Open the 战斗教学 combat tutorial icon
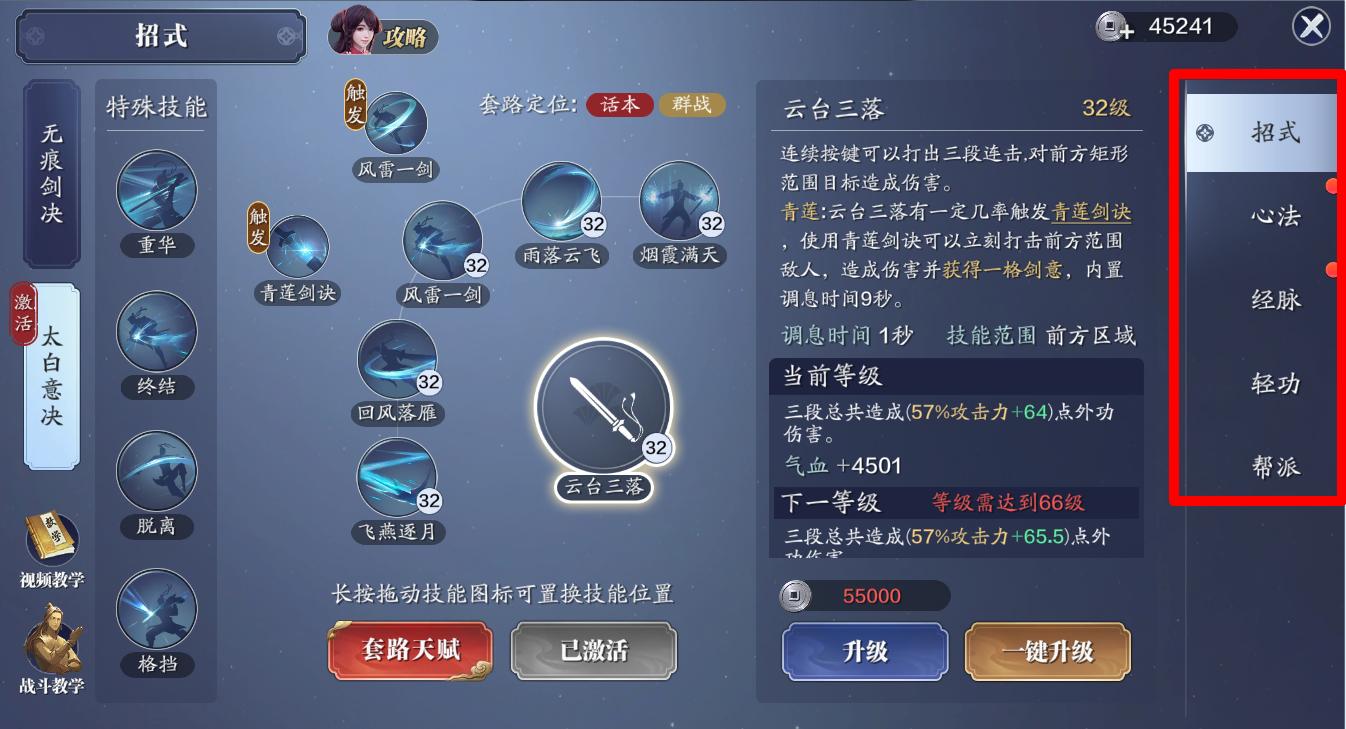Viewport: 1346px width, 729px height. click(55, 640)
